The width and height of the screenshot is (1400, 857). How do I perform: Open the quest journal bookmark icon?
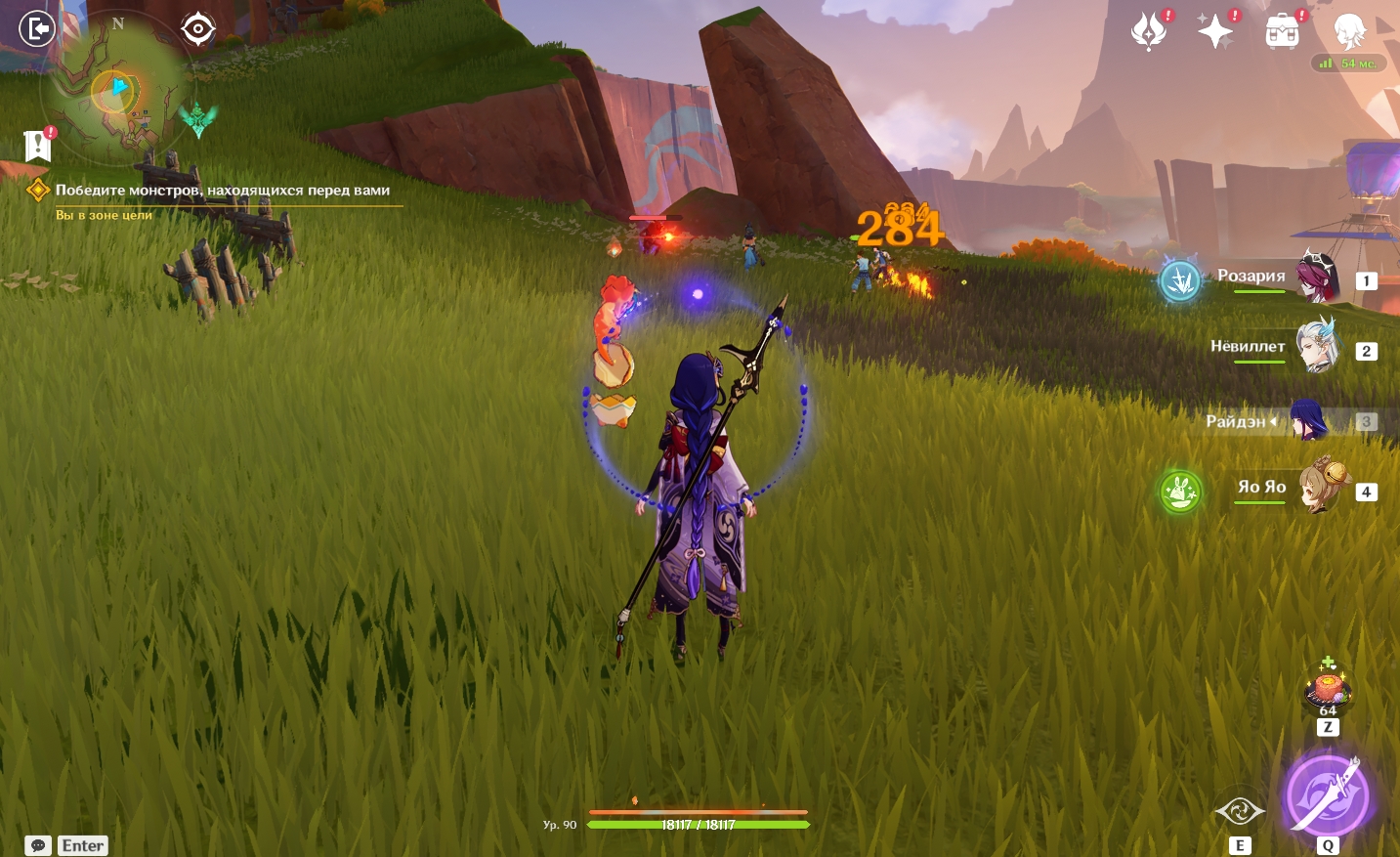coord(37,146)
